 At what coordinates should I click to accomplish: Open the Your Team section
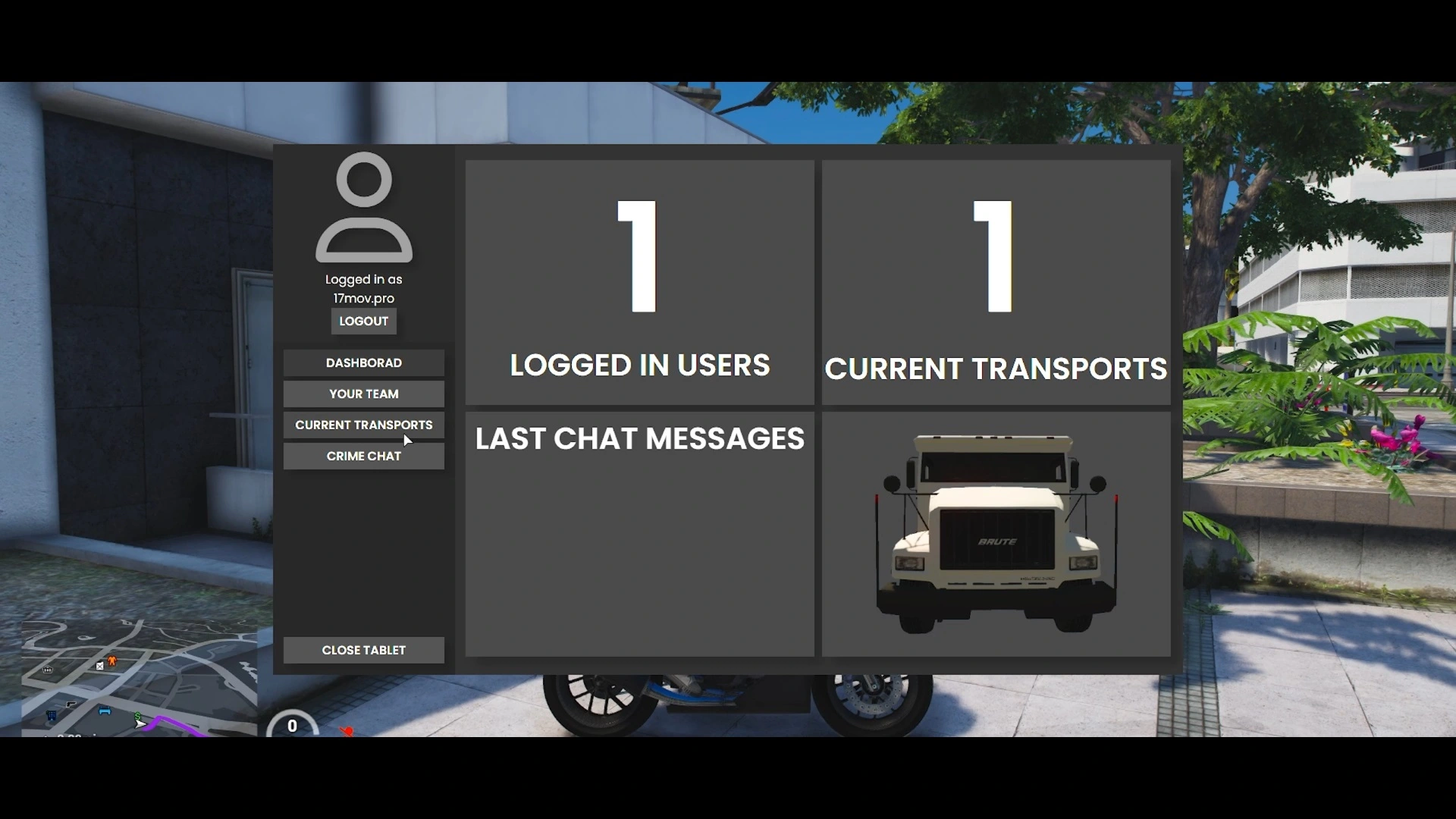tap(363, 394)
